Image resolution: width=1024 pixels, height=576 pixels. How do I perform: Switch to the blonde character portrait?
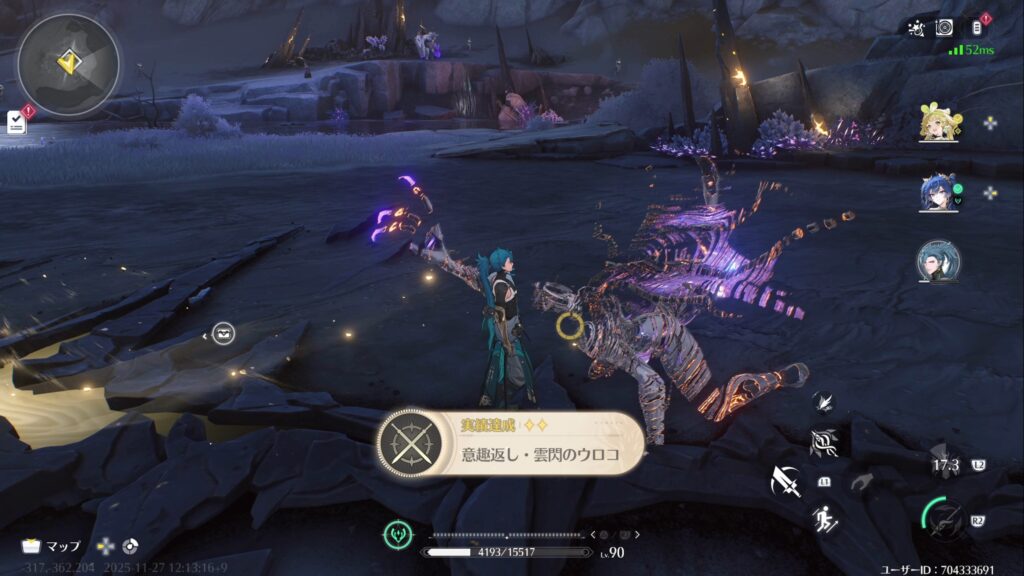pyautogui.click(x=939, y=124)
